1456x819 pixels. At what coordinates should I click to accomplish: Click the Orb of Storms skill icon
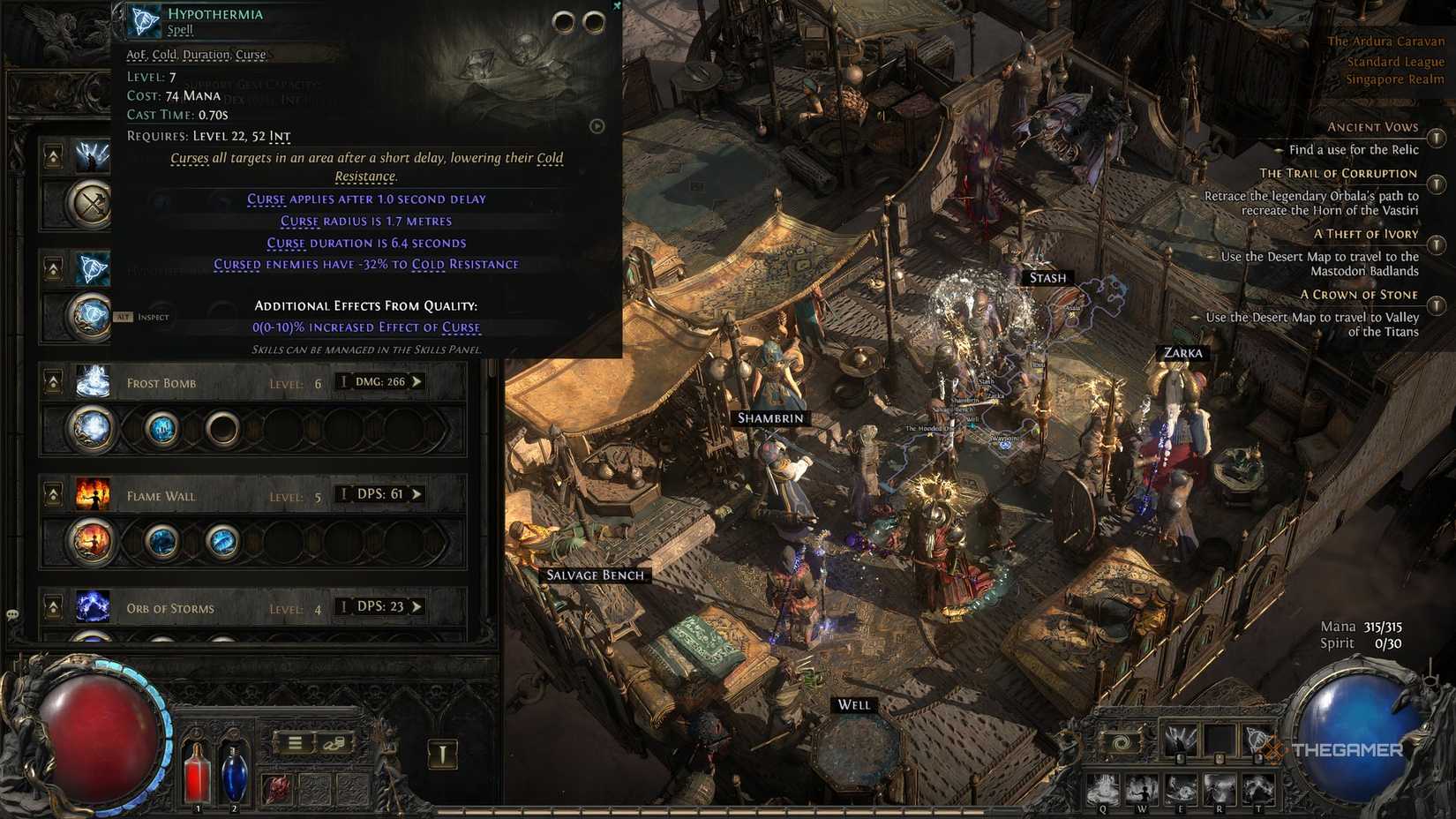tap(93, 607)
